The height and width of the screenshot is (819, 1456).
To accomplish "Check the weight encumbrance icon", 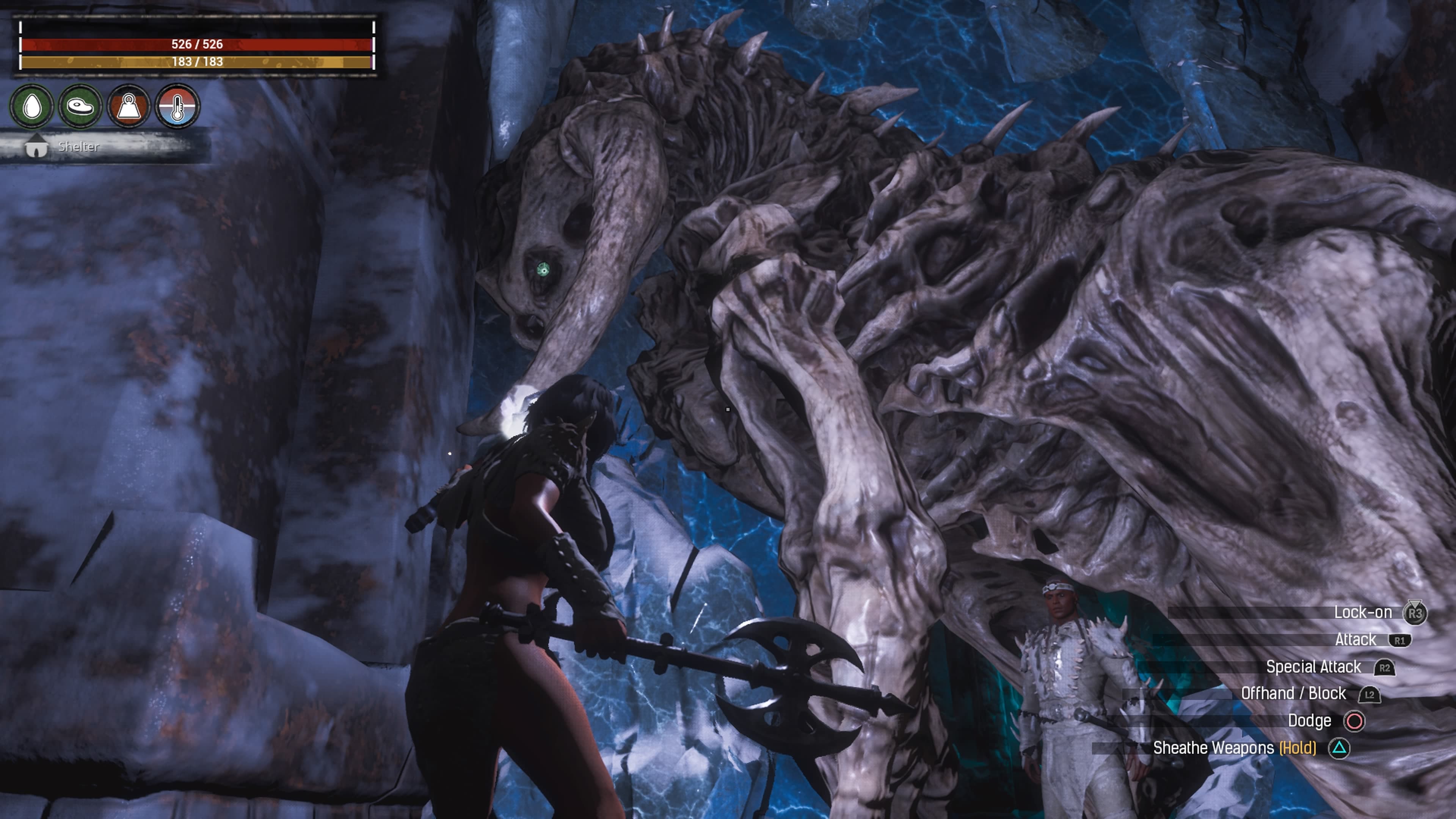I will pos(128,106).
